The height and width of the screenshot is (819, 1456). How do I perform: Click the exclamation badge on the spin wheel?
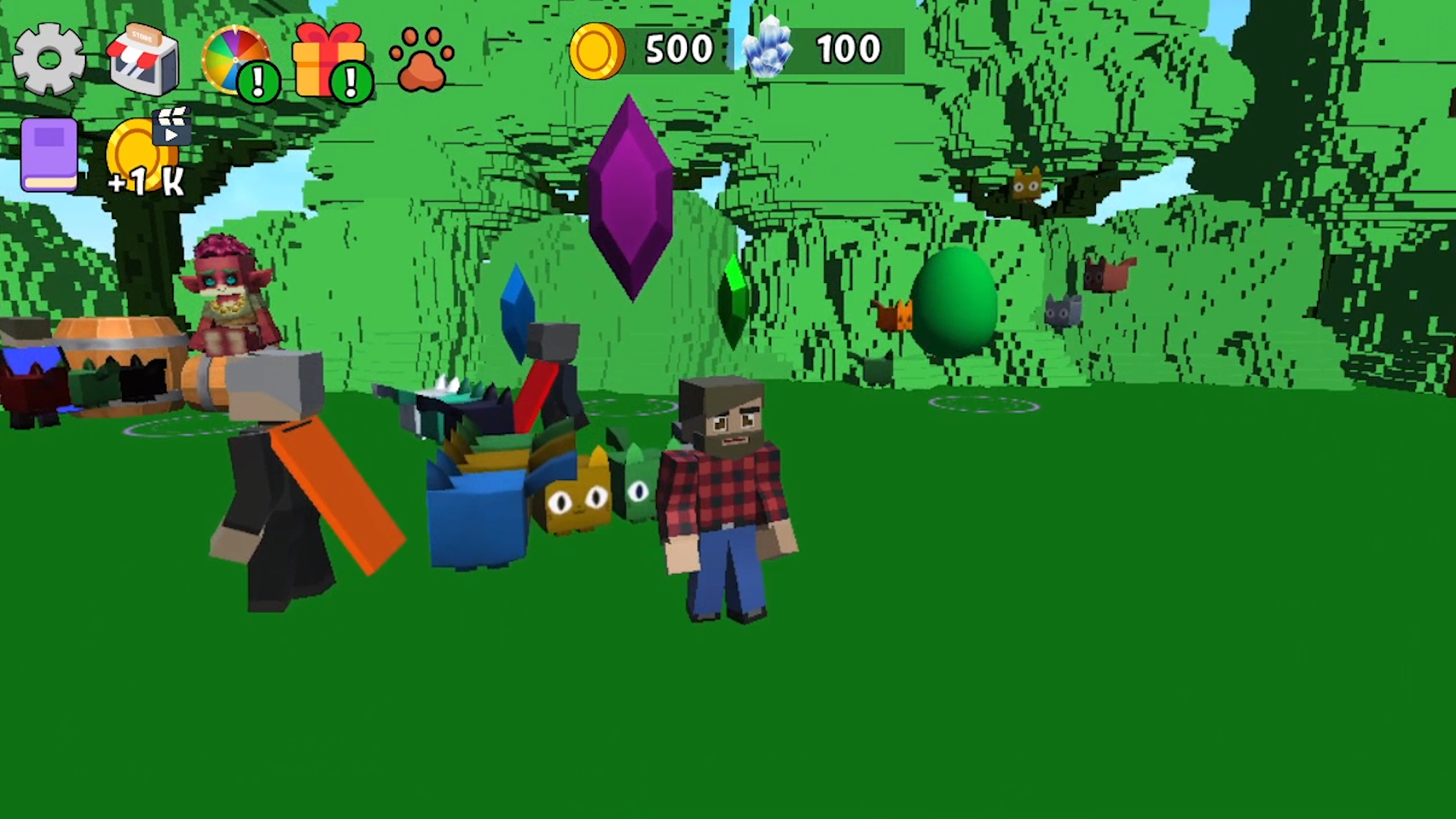pos(259,80)
